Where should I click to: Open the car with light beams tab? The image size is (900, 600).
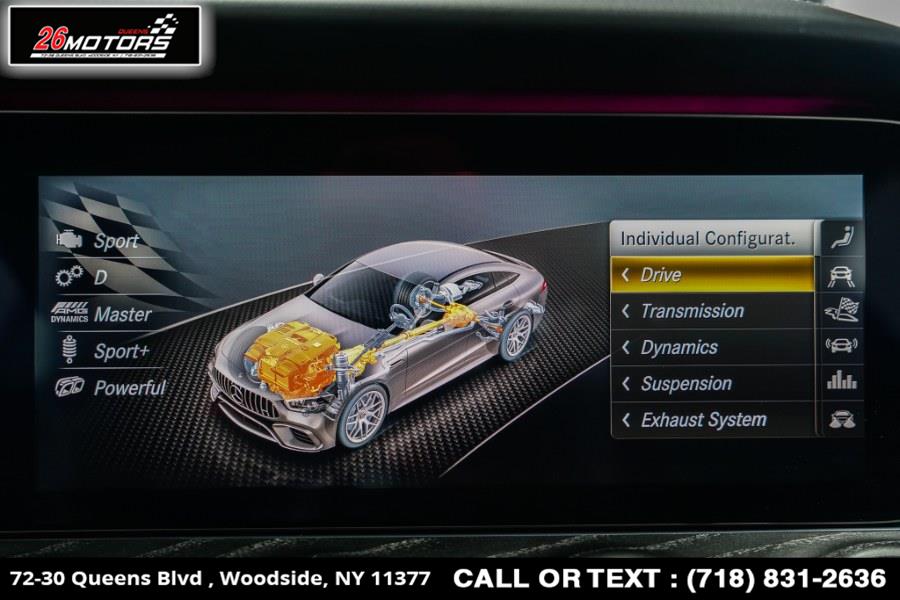(x=841, y=419)
